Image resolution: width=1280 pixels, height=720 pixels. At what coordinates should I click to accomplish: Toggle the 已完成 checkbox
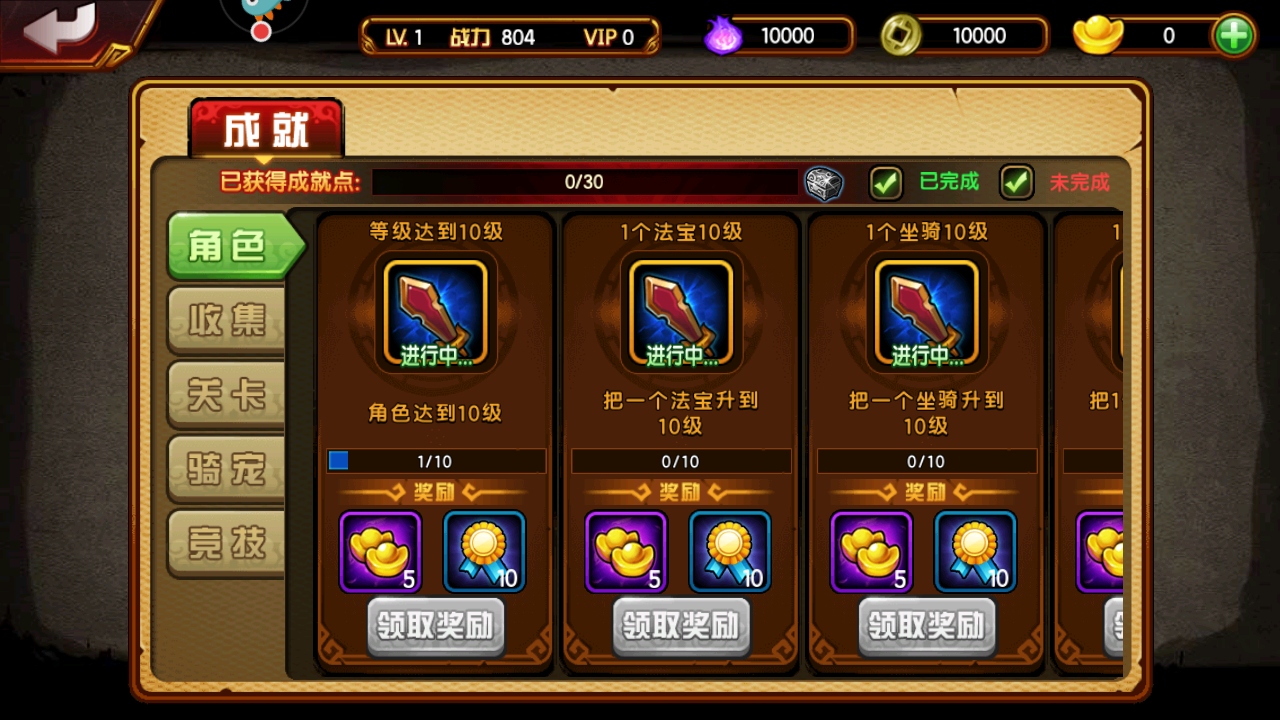(886, 183)
